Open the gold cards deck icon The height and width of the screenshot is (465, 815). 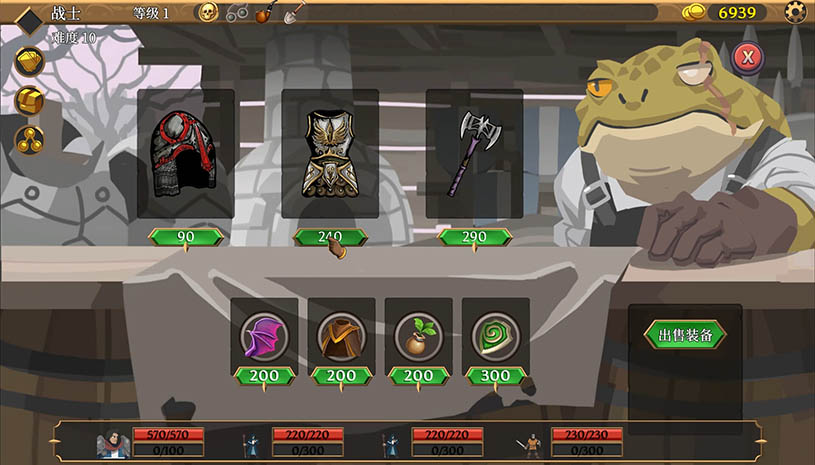pos(30,61)
